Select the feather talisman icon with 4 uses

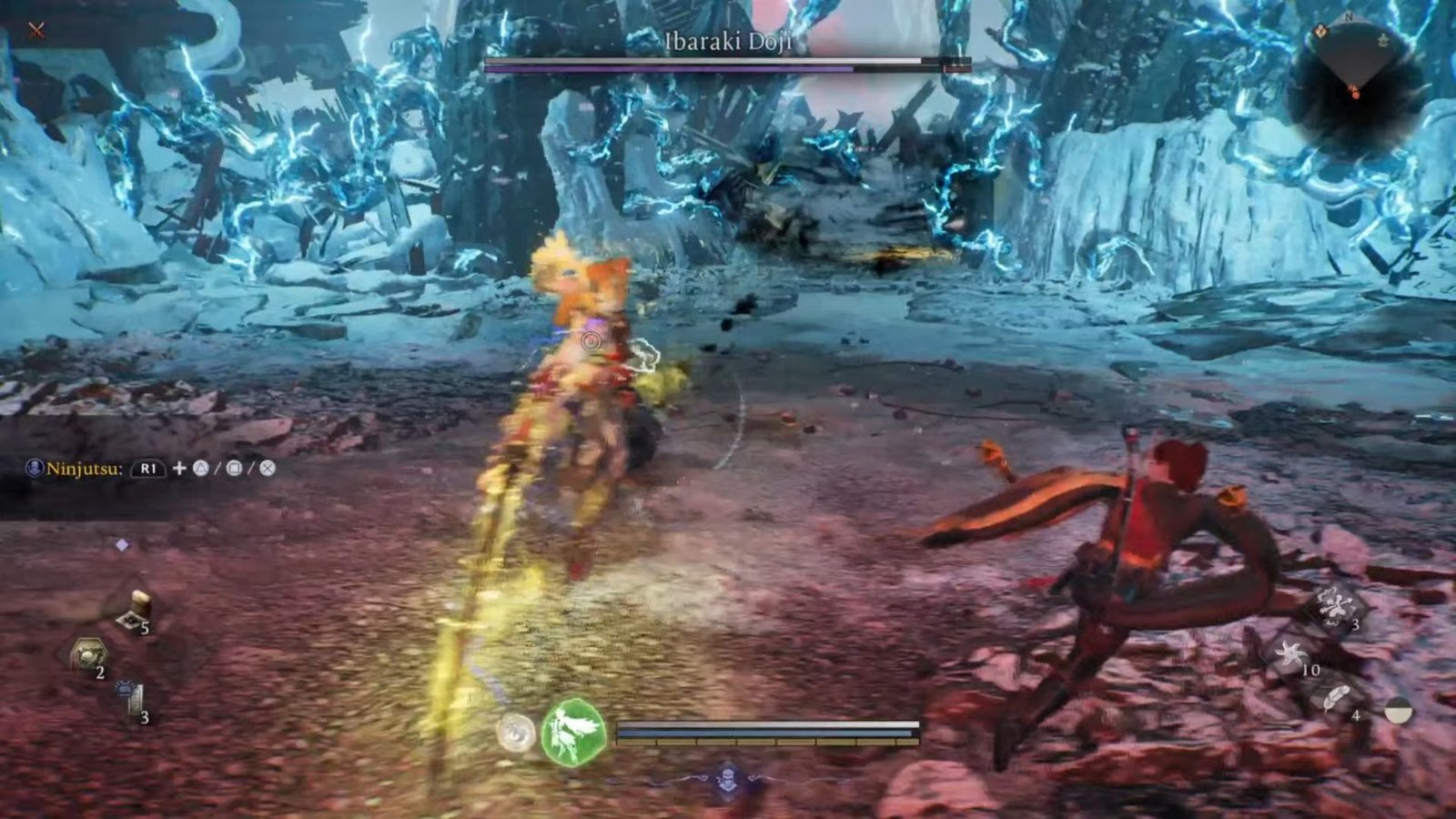coord(1336,696)
